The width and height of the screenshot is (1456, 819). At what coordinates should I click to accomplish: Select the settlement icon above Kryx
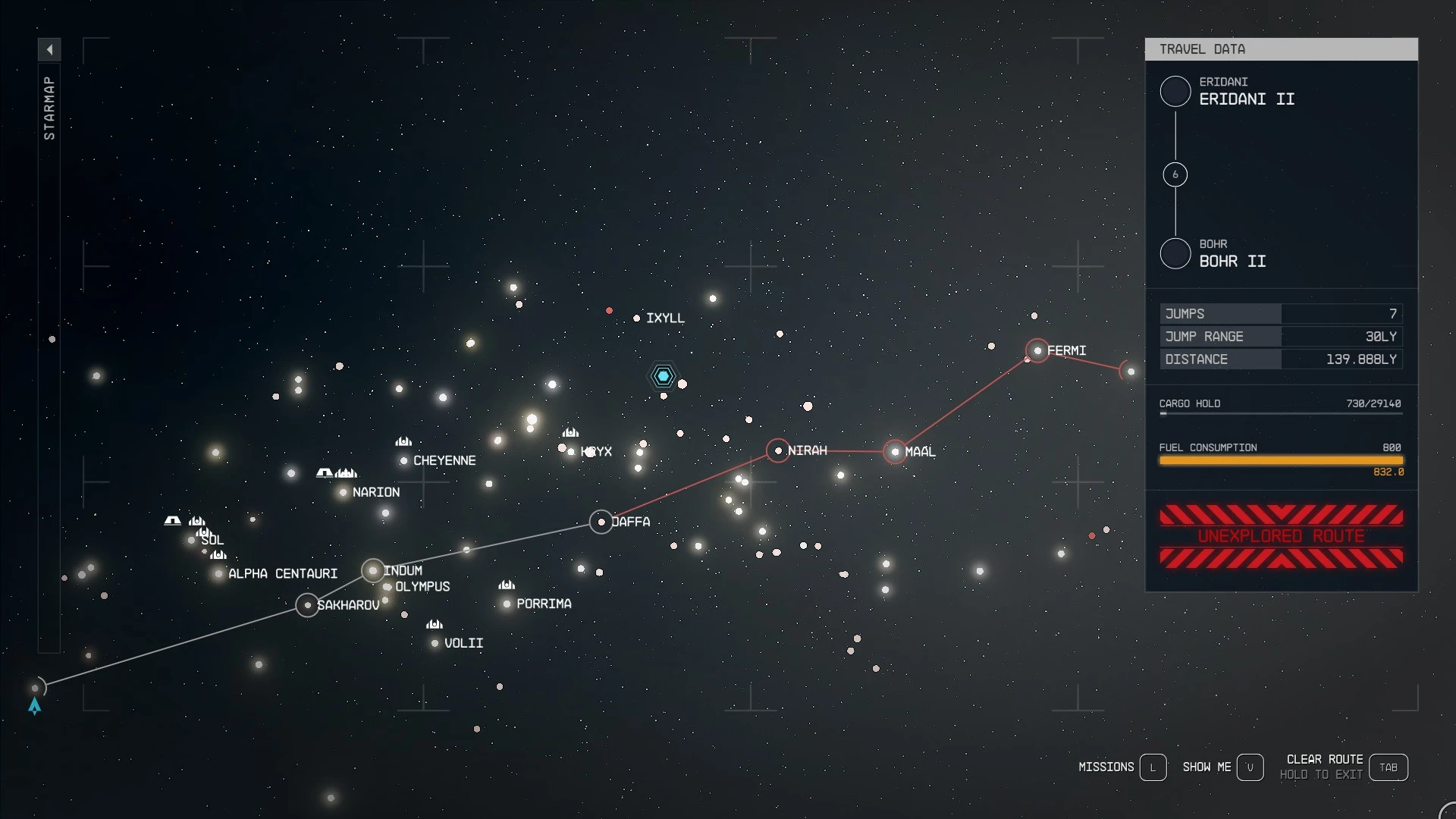[x=570, y=432]
